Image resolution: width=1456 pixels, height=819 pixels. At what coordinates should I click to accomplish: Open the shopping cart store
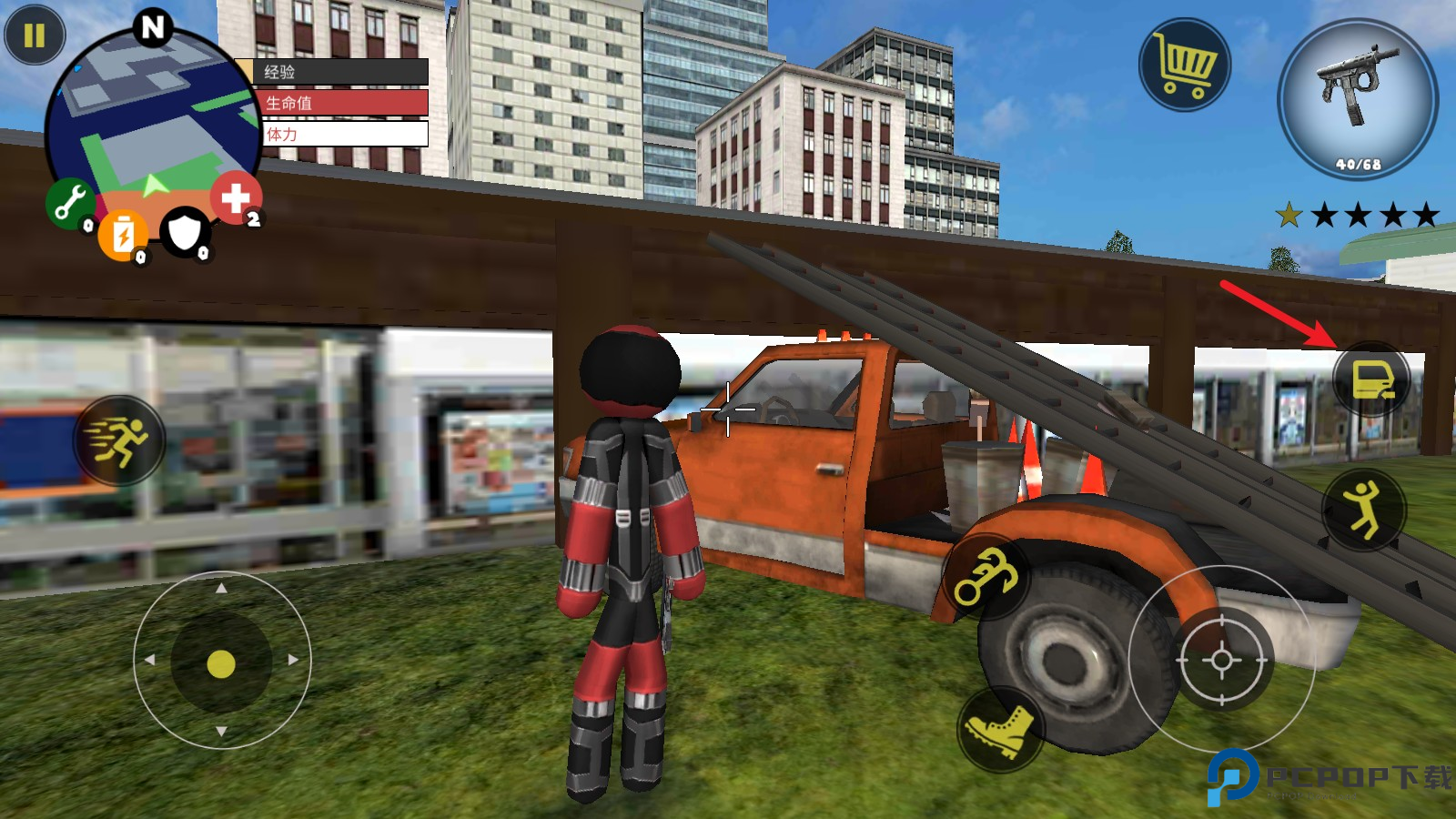pos(1184,66)
